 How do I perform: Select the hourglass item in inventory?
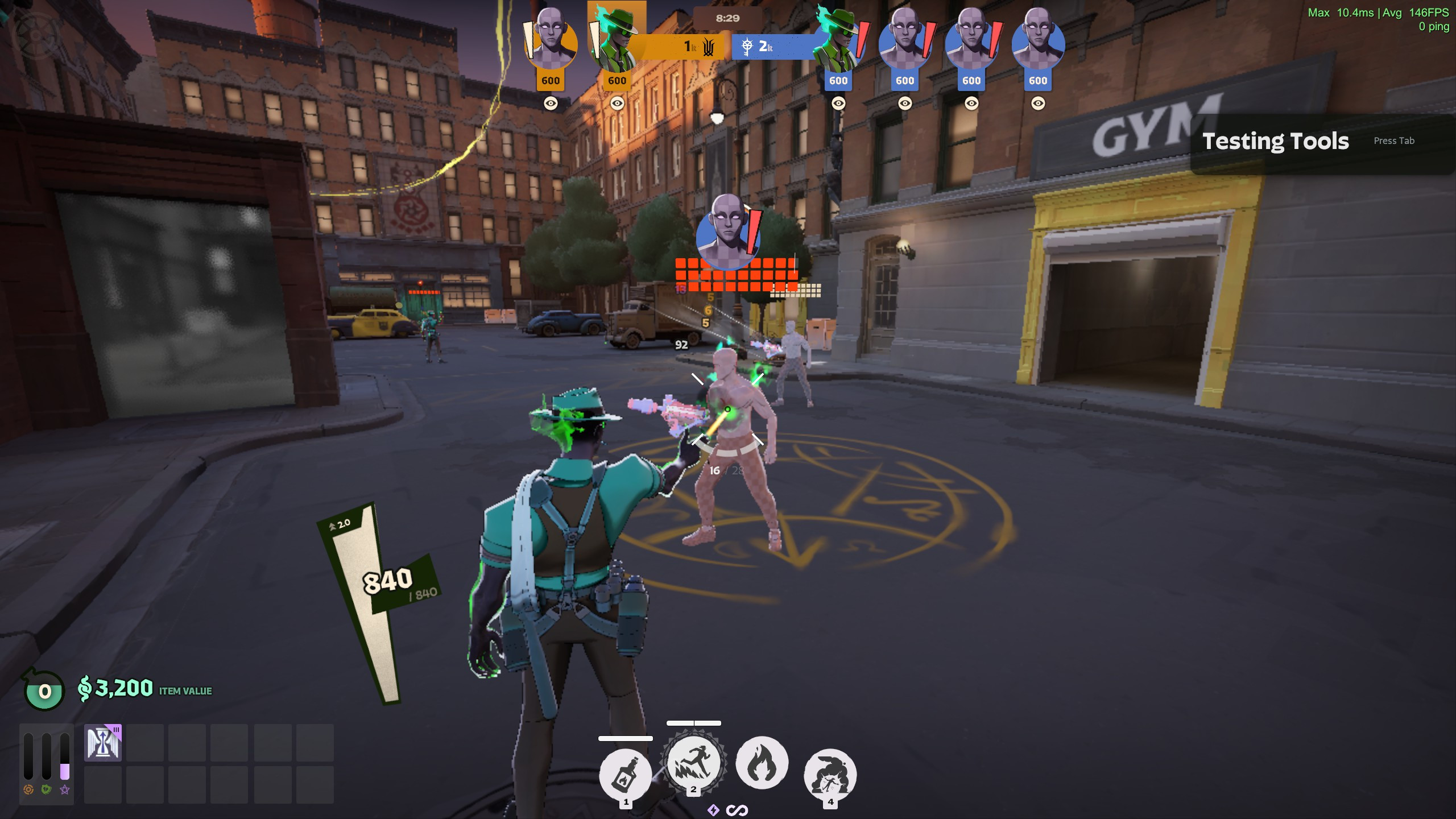click(x=103, y=743)
